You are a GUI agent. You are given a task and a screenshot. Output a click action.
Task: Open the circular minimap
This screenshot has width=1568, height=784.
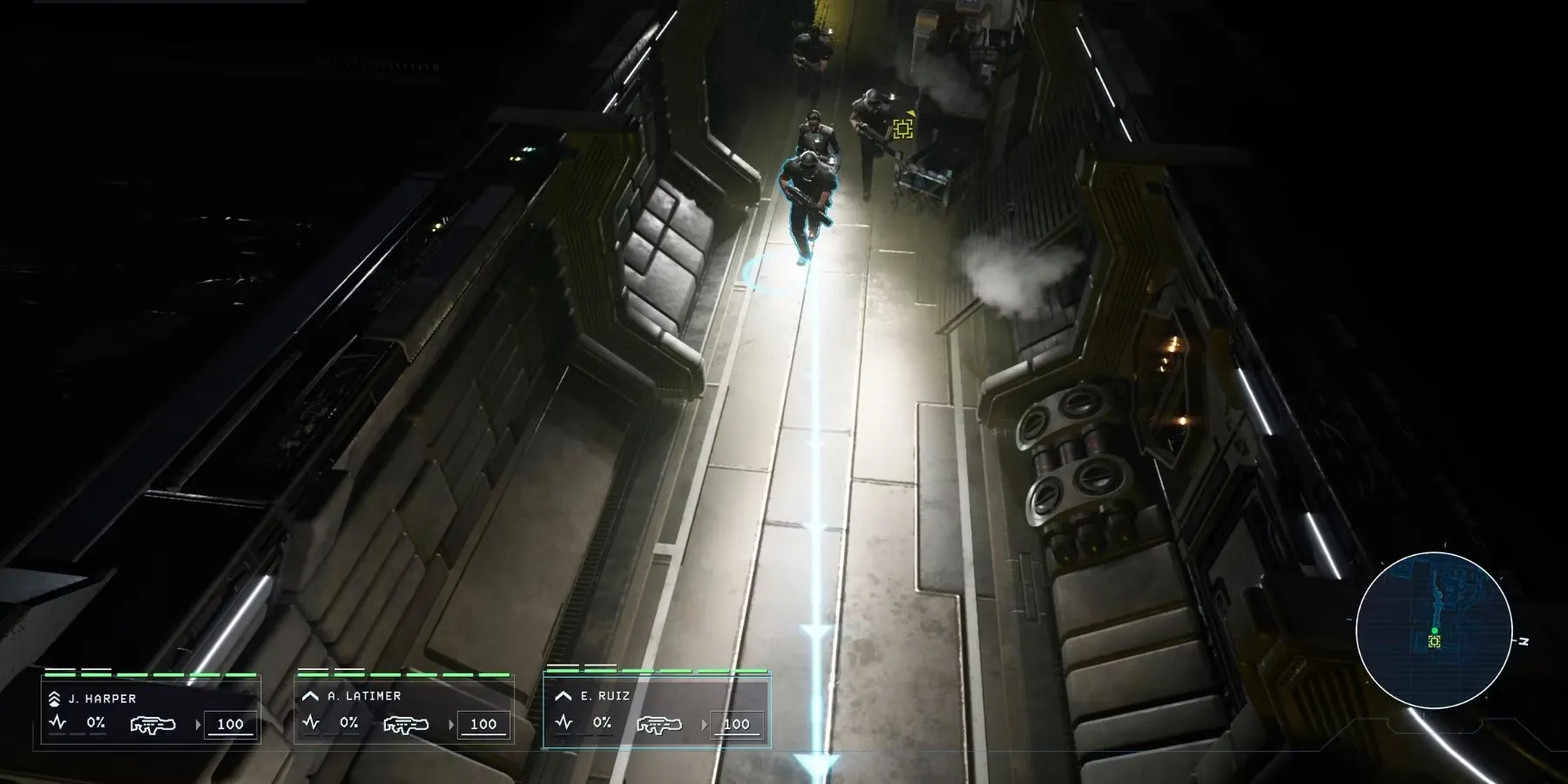[x=1433, y=631]
